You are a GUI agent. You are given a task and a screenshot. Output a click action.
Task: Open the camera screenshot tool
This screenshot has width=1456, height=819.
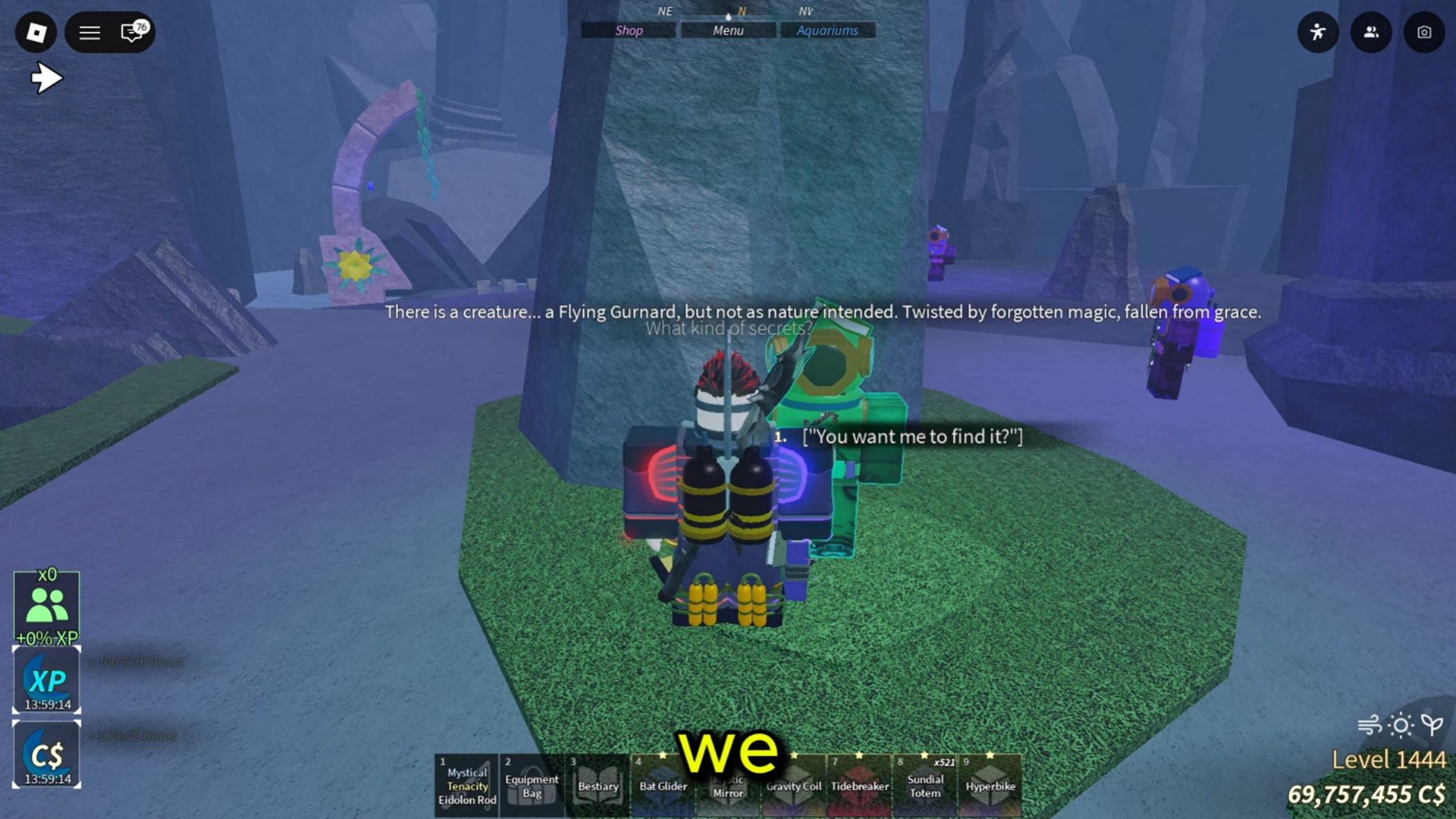[1423, 33]
